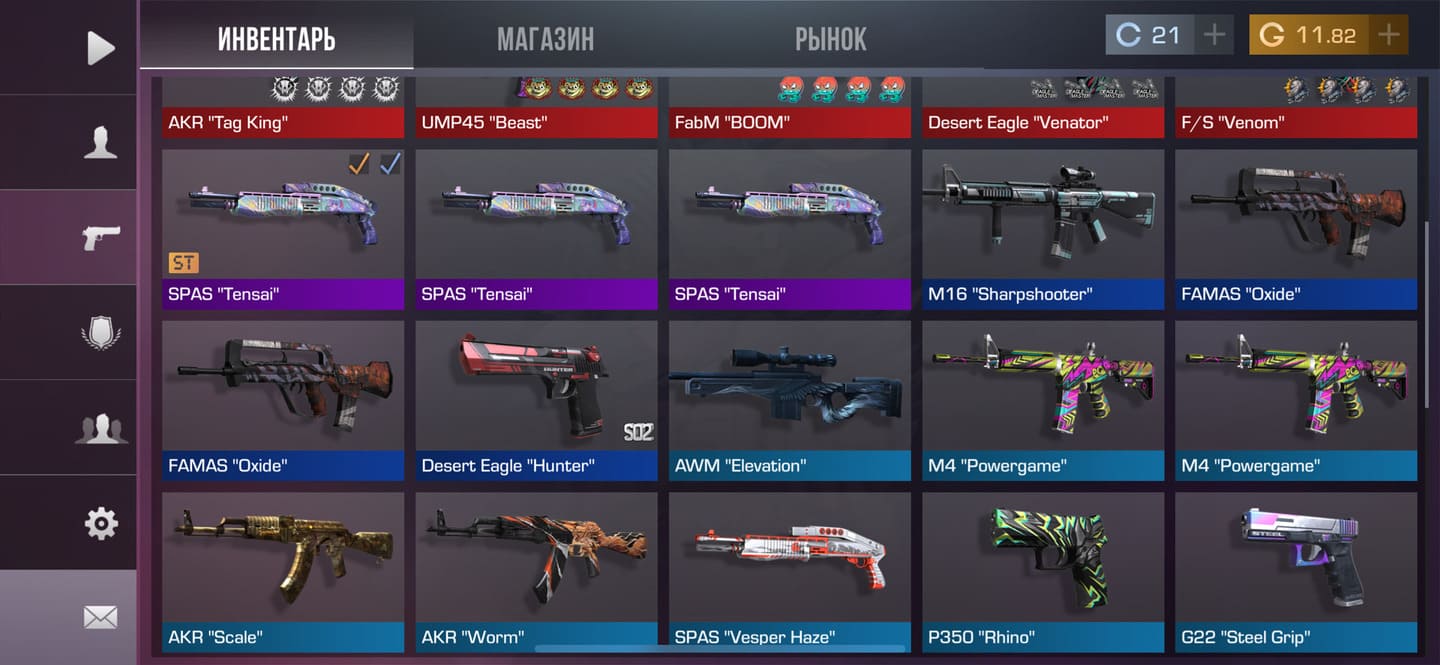Buy more gold using the plus button
The width and height of the screenshot is (1440, 665).
(1388, 35)
